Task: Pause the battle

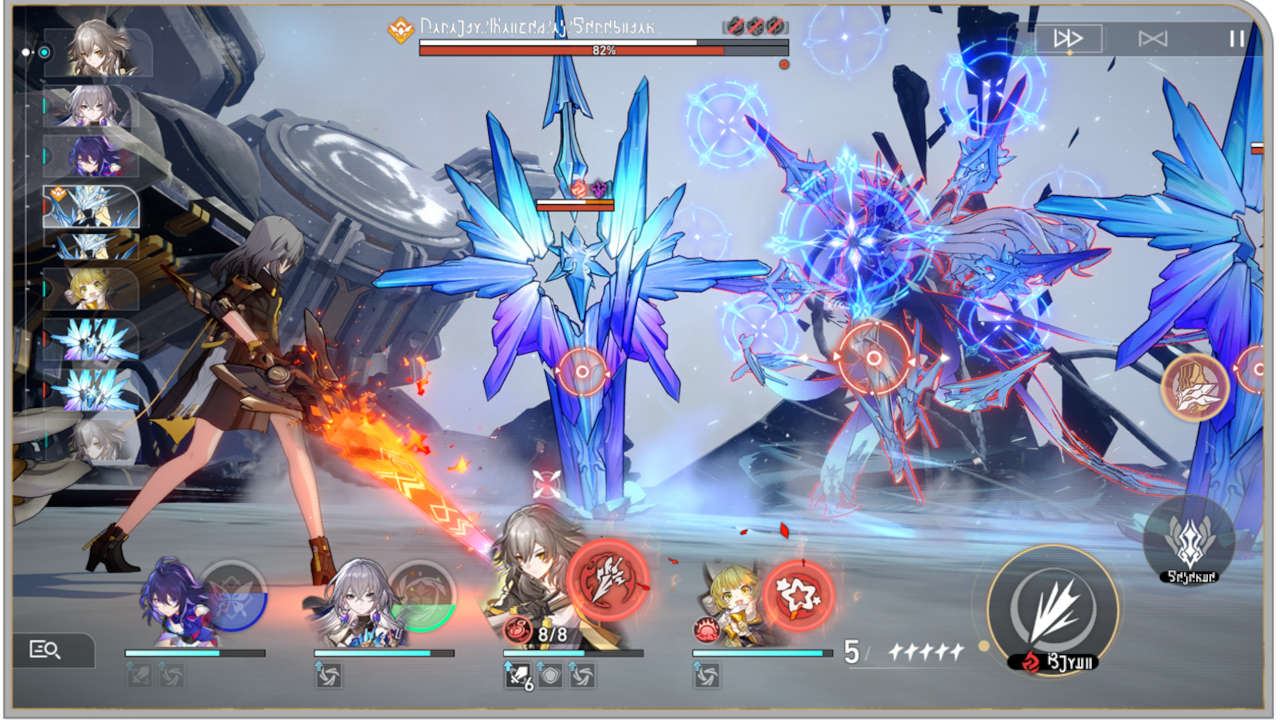Action: point(1237,39)
